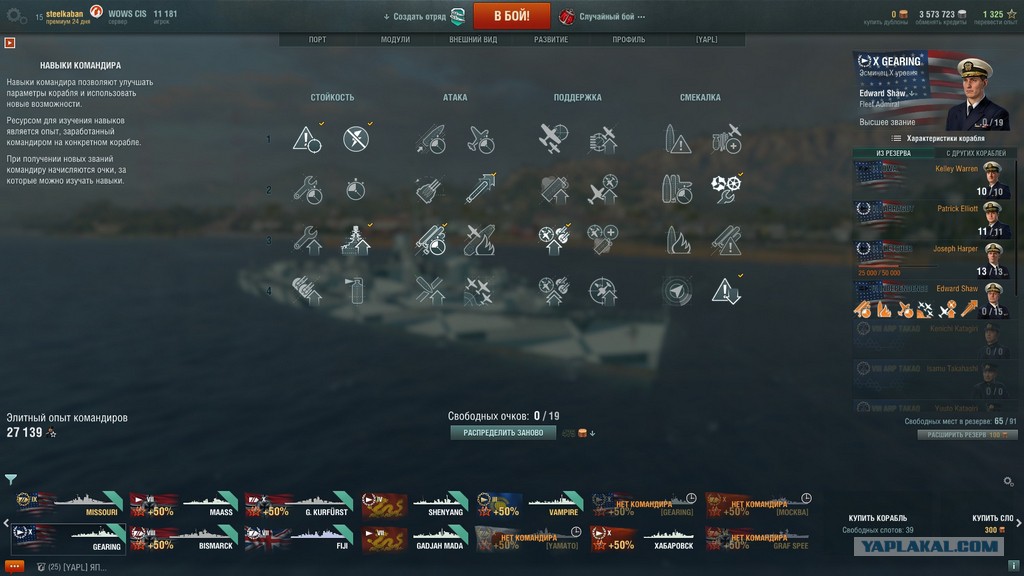Reset skills with РАСПРЕДЕЛИТЬ ЗАНОВО

click(x=503, y=433)
